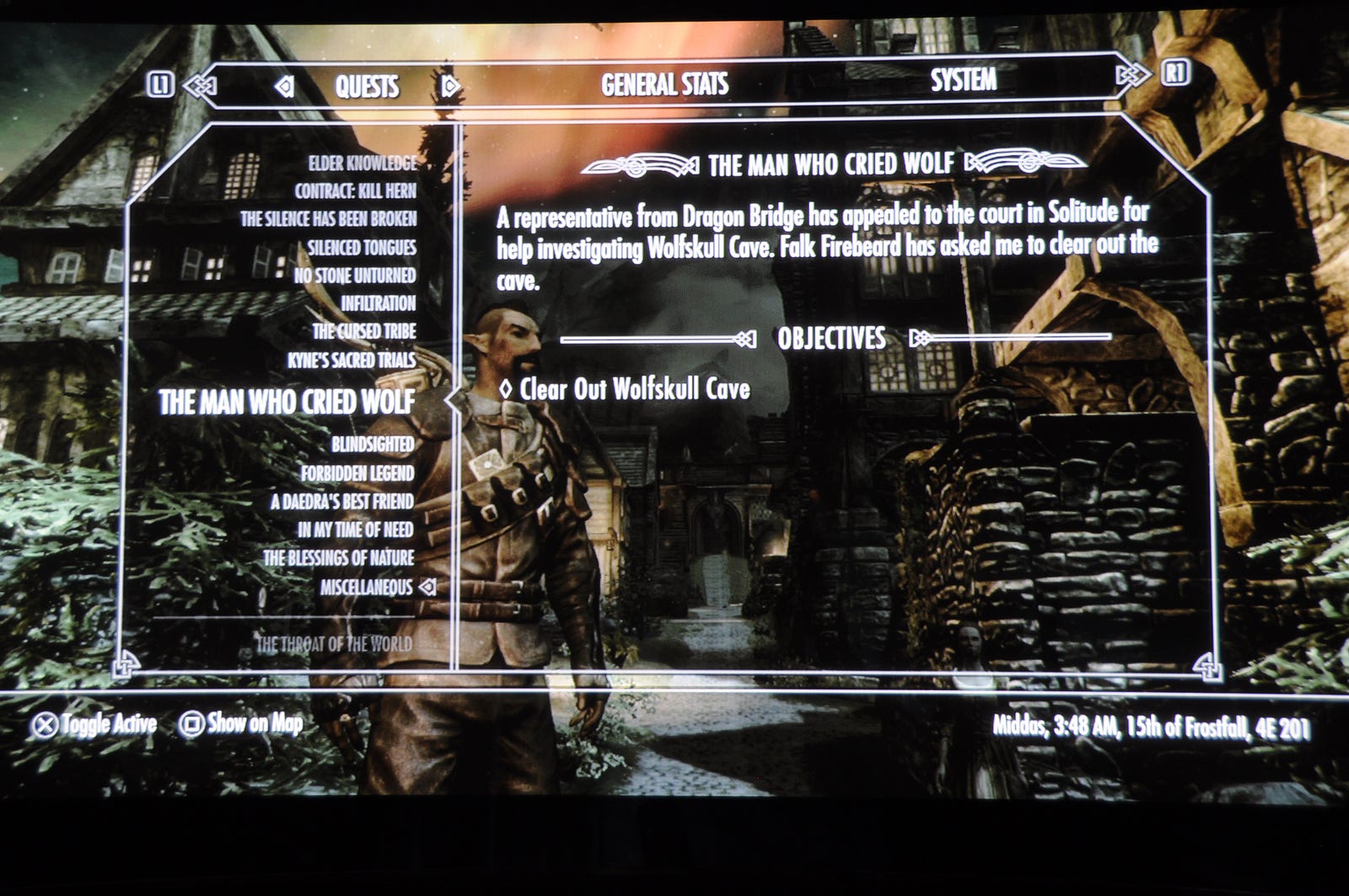Select In My Time of Need quest

[355, 529]
